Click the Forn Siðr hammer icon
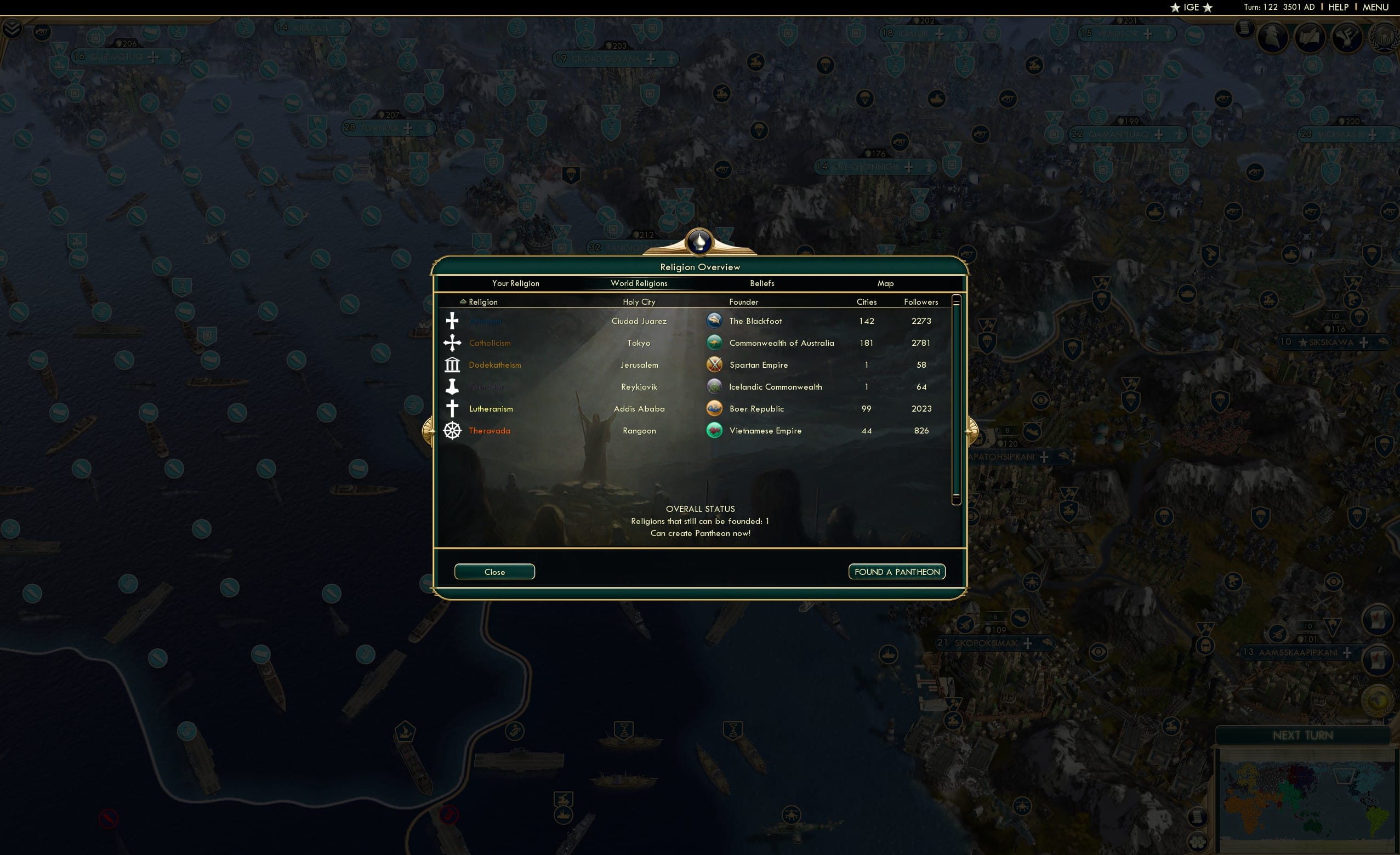 coord(452,386)
